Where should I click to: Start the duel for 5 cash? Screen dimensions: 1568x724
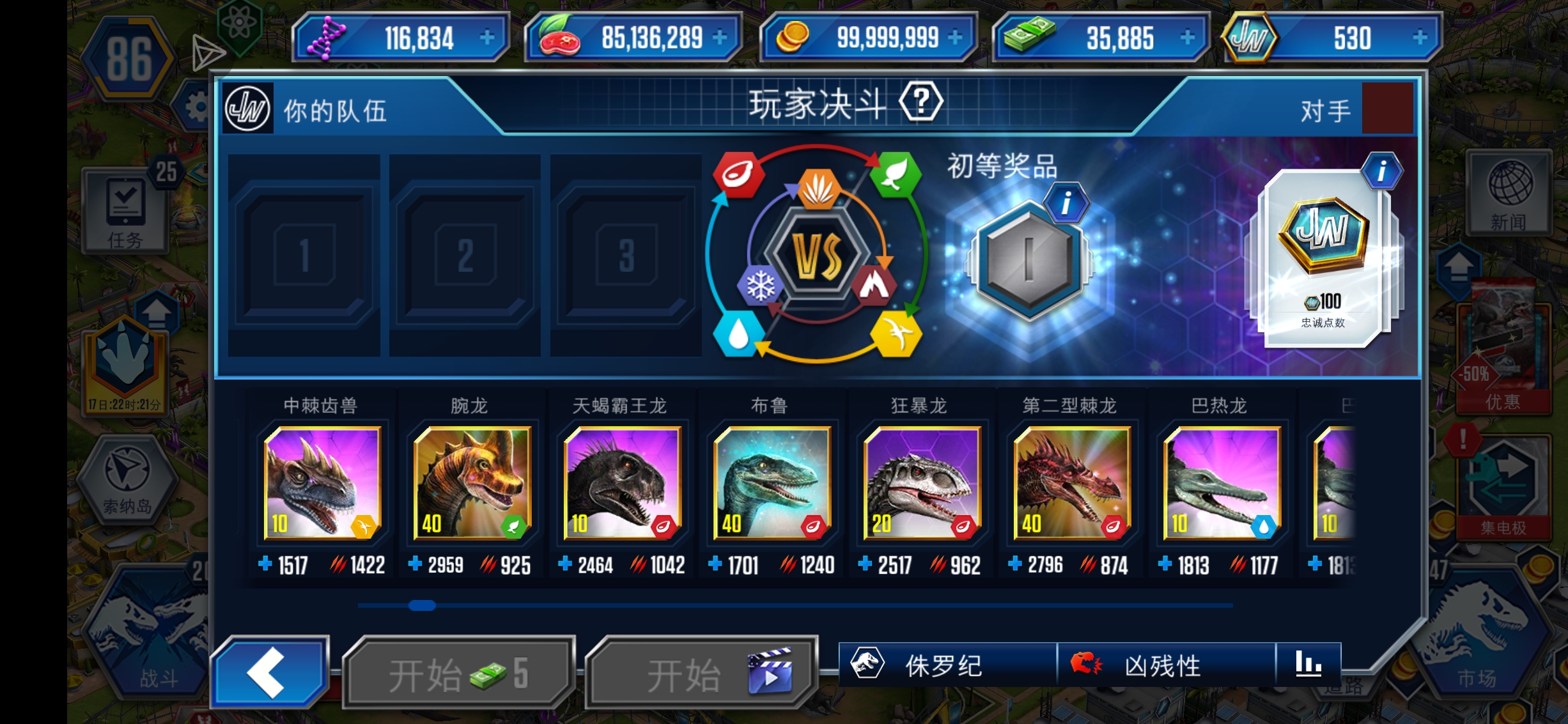point(458,673)
